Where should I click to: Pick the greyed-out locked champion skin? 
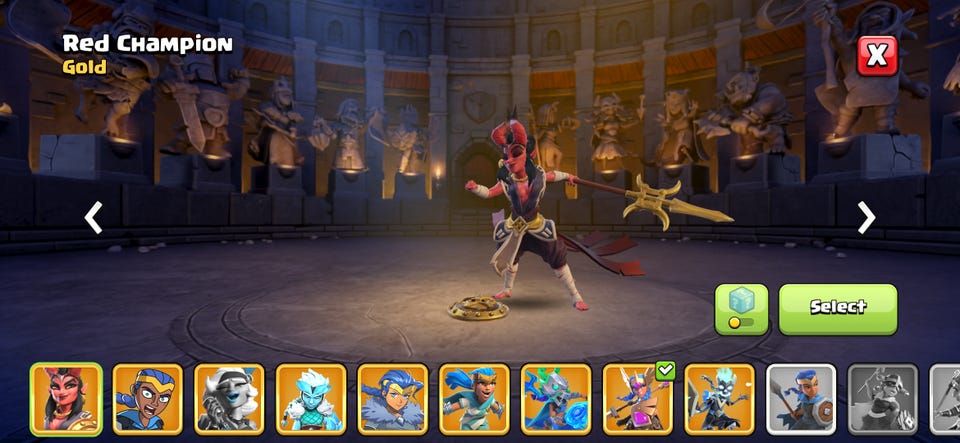point(883,399)
